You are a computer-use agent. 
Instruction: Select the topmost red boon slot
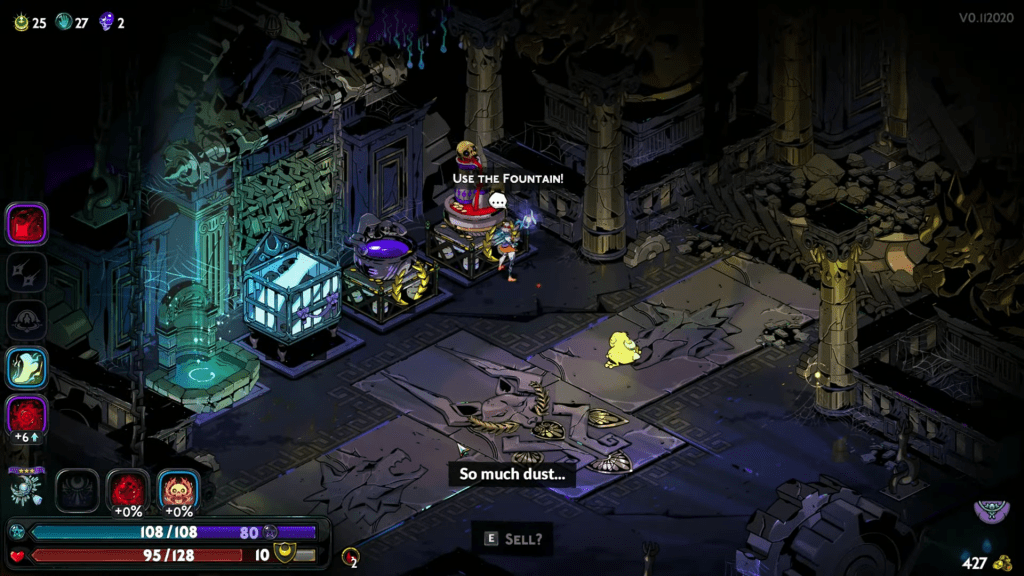(x=27, y=223)
